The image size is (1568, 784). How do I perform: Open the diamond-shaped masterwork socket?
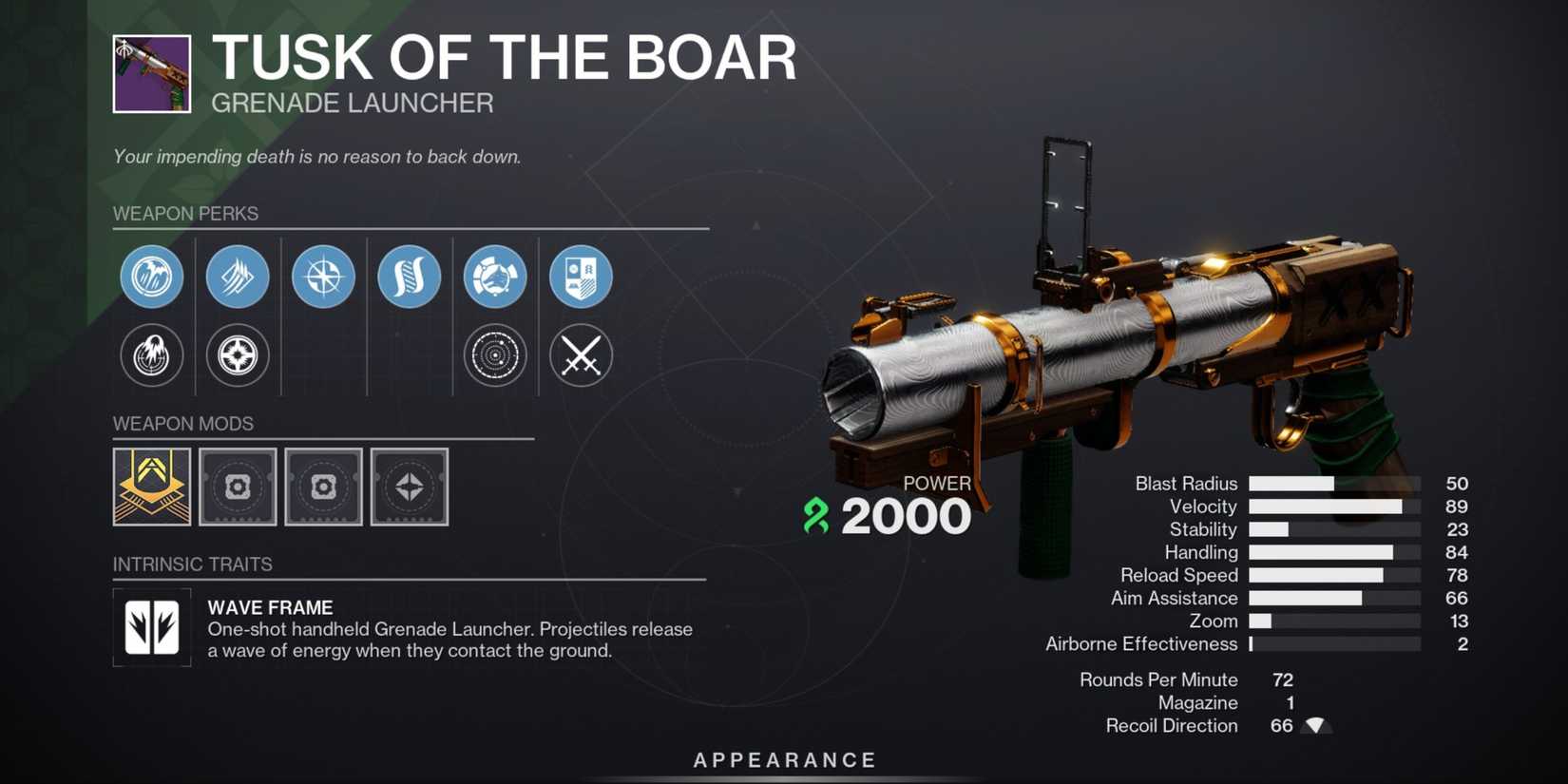click(x=409, y=488)
